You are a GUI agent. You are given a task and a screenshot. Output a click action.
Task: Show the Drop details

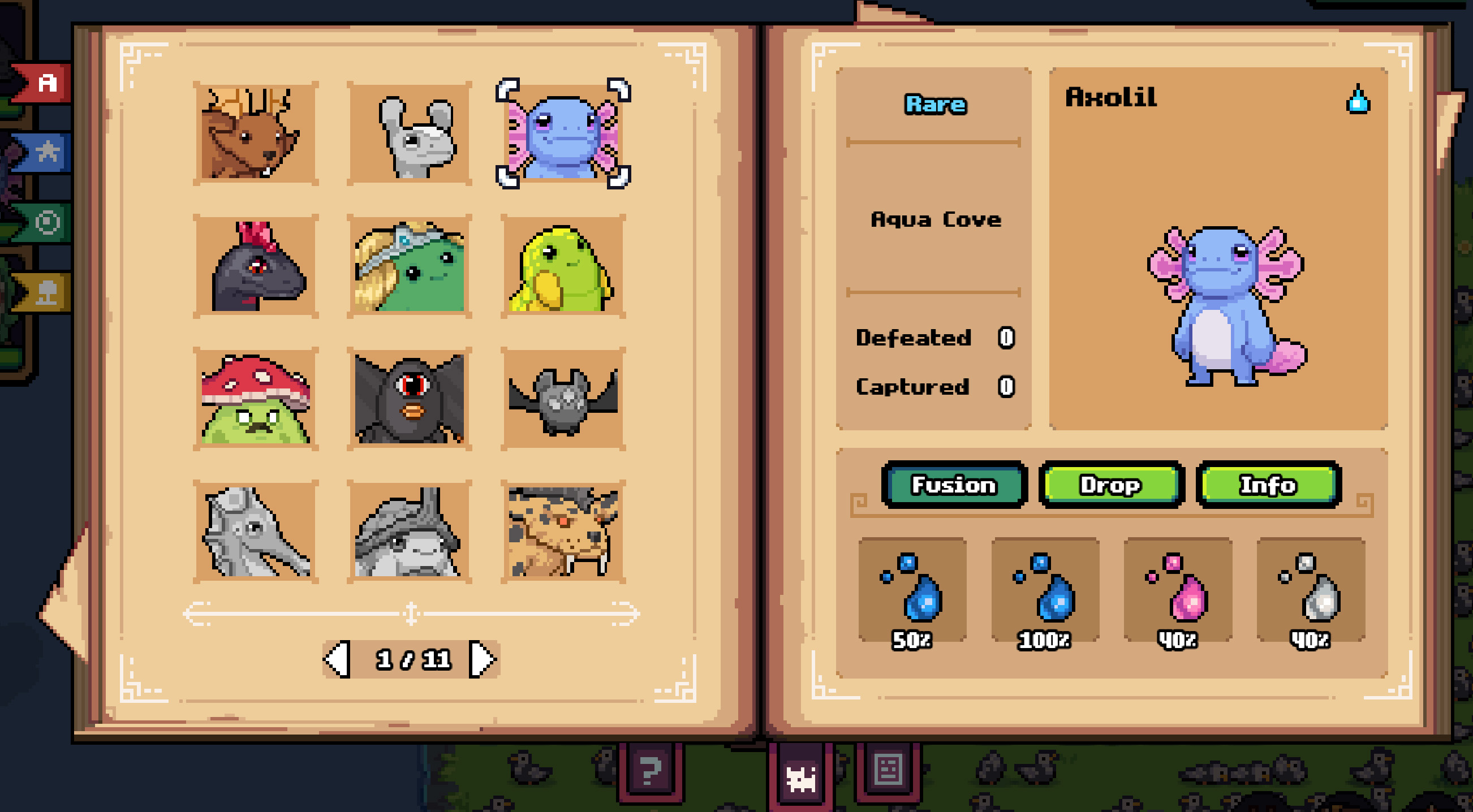coord(1110,485)
